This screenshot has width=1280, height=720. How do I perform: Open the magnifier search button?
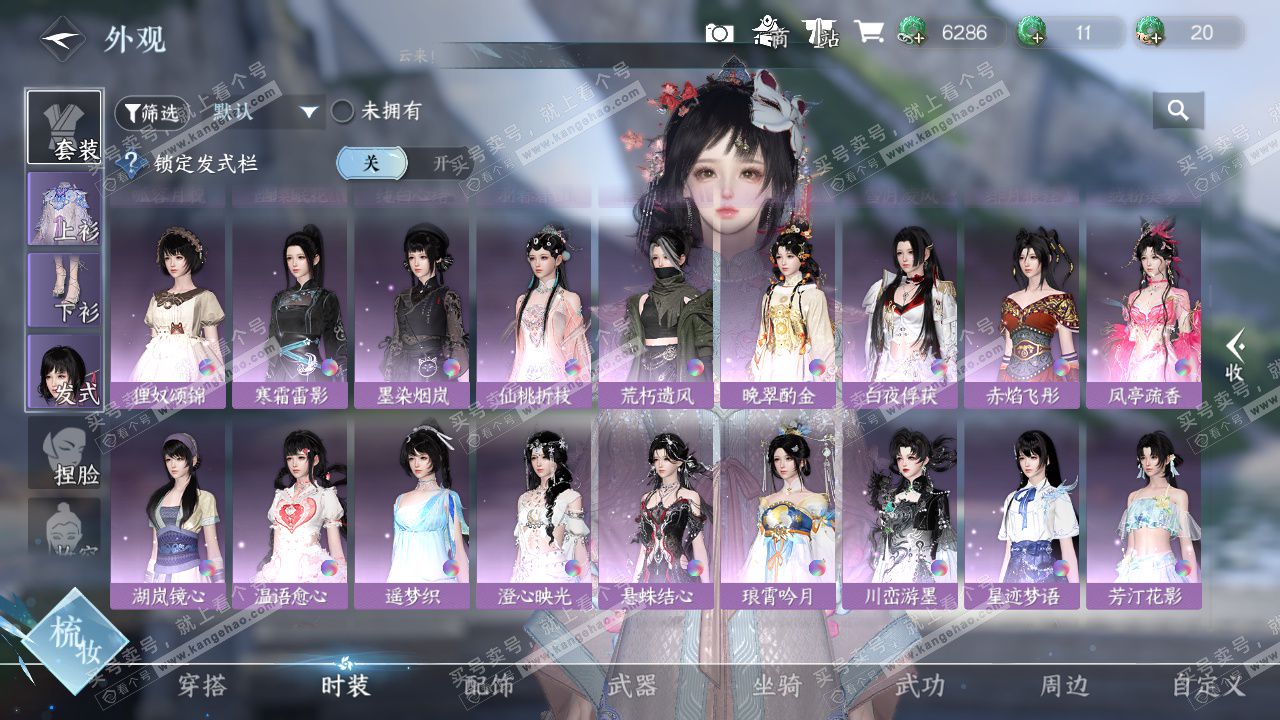1178,111
